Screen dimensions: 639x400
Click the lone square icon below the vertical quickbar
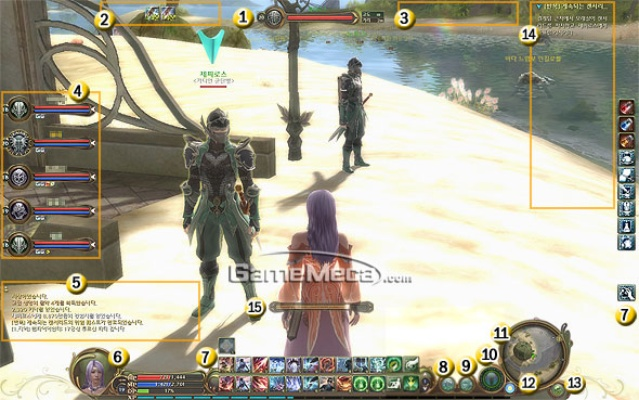click(x=625, y=292)
